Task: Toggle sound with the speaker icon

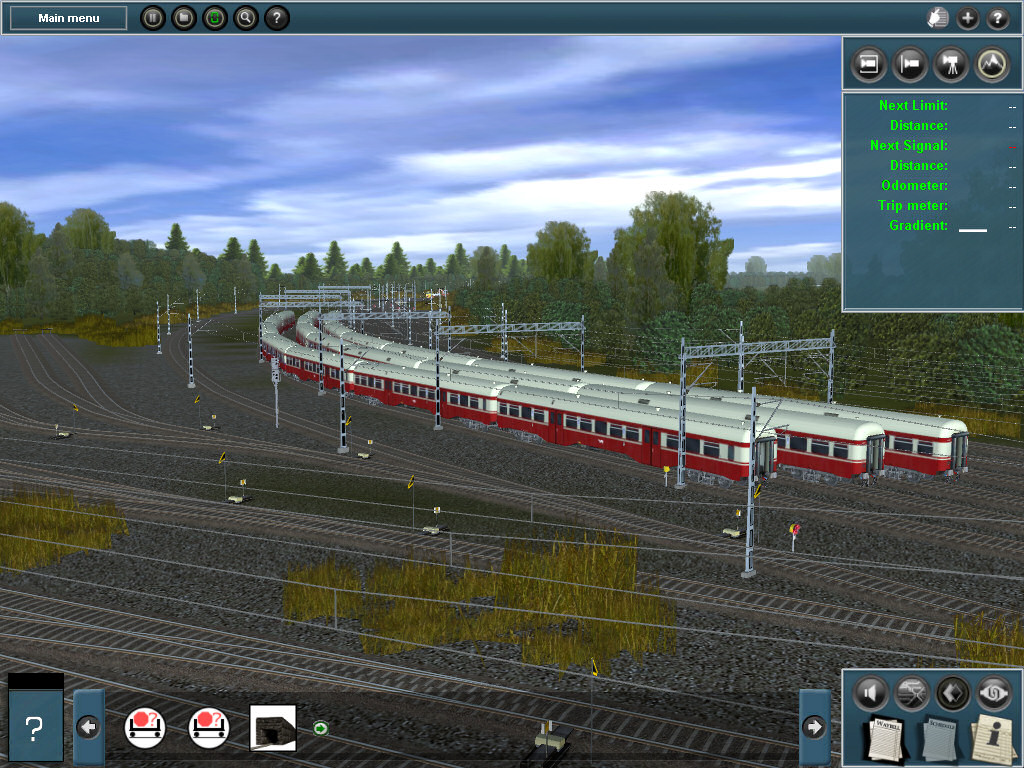Action: point(871,692)
